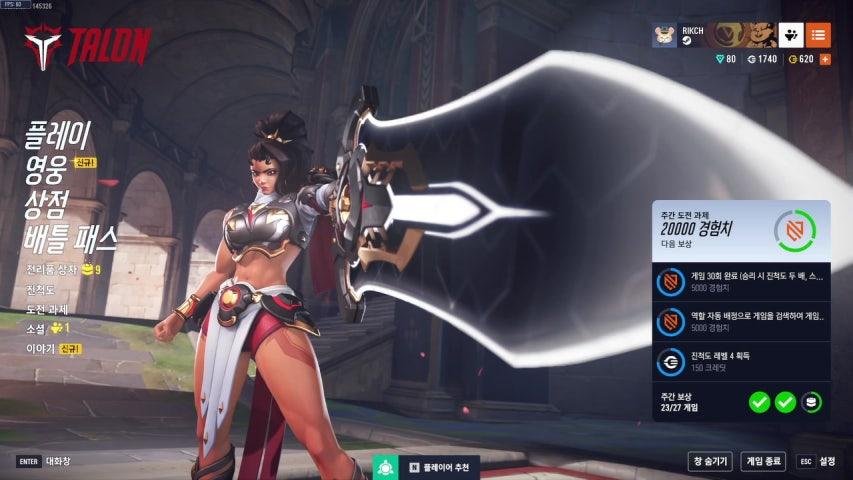Add coins with the orange plus button
Viewport: 853px width, 480px height.
point(825,59)
